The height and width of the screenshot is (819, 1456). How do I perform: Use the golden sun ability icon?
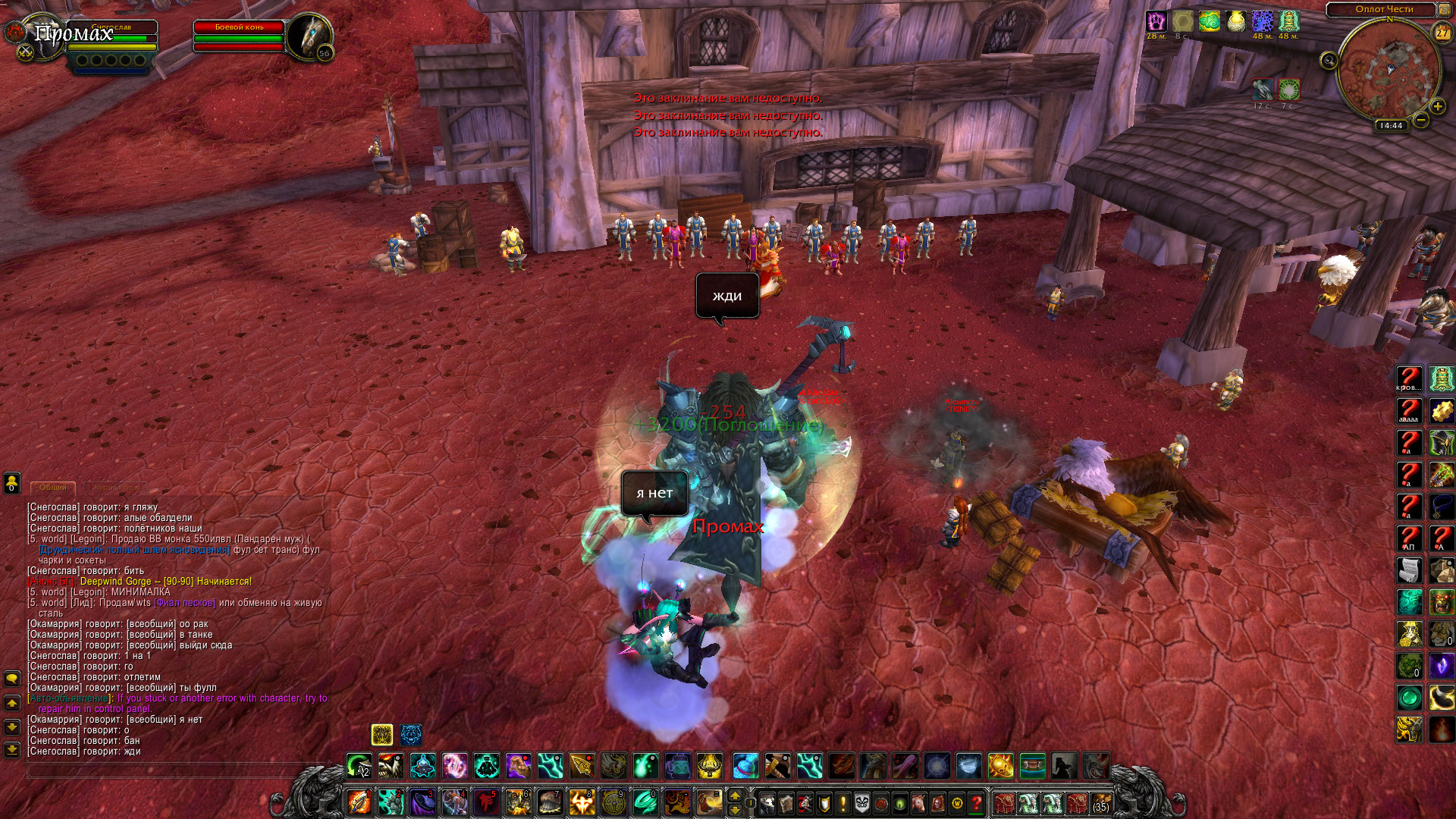click(1000, 766)
